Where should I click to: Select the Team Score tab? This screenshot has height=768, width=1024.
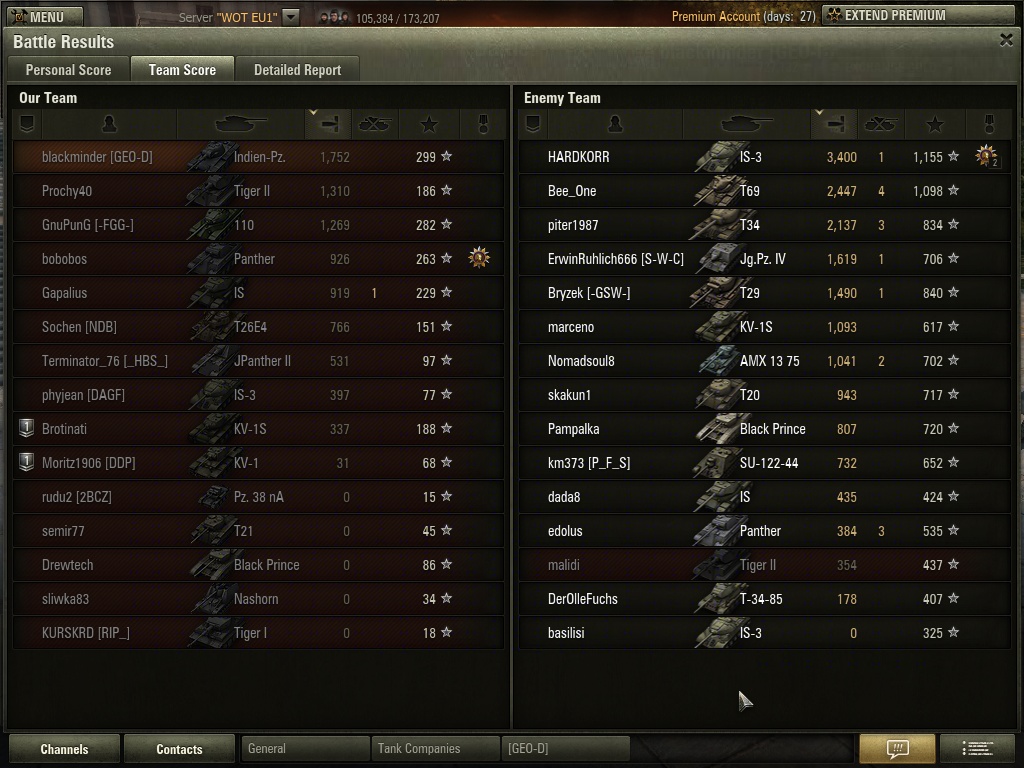tap(182, 70)
